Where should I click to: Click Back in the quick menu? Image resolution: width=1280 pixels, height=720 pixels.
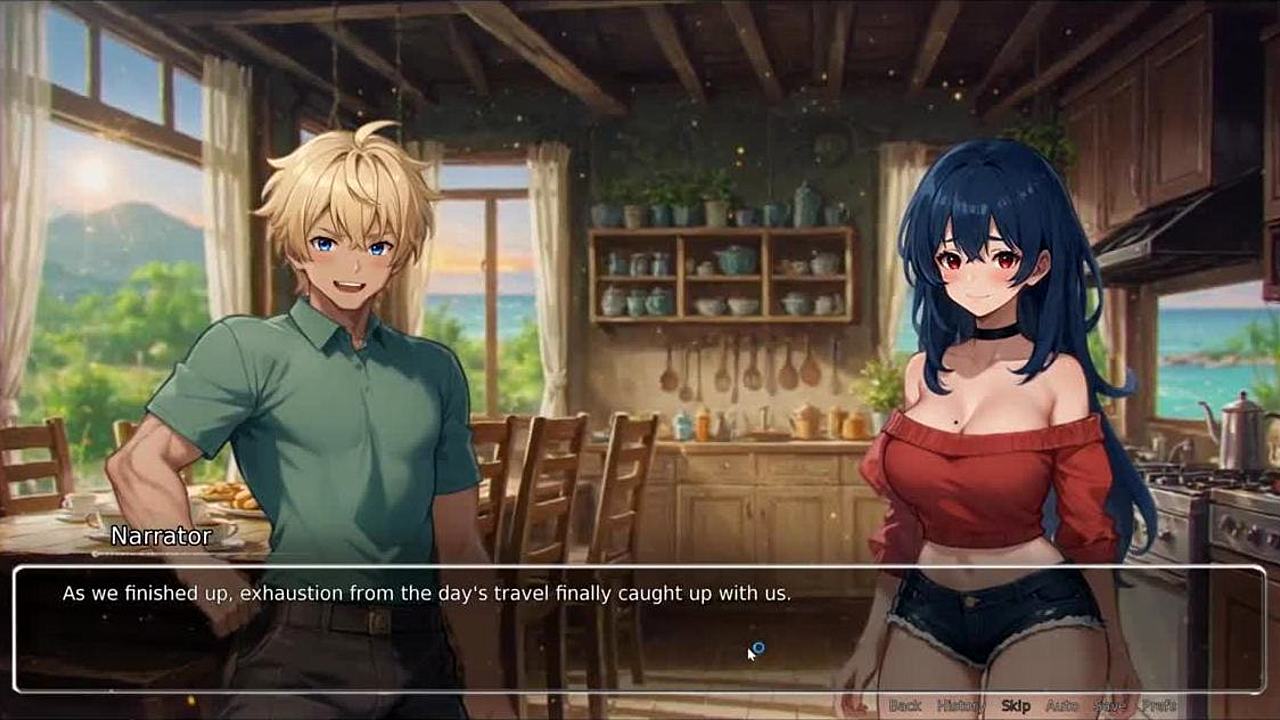(905, 705)
